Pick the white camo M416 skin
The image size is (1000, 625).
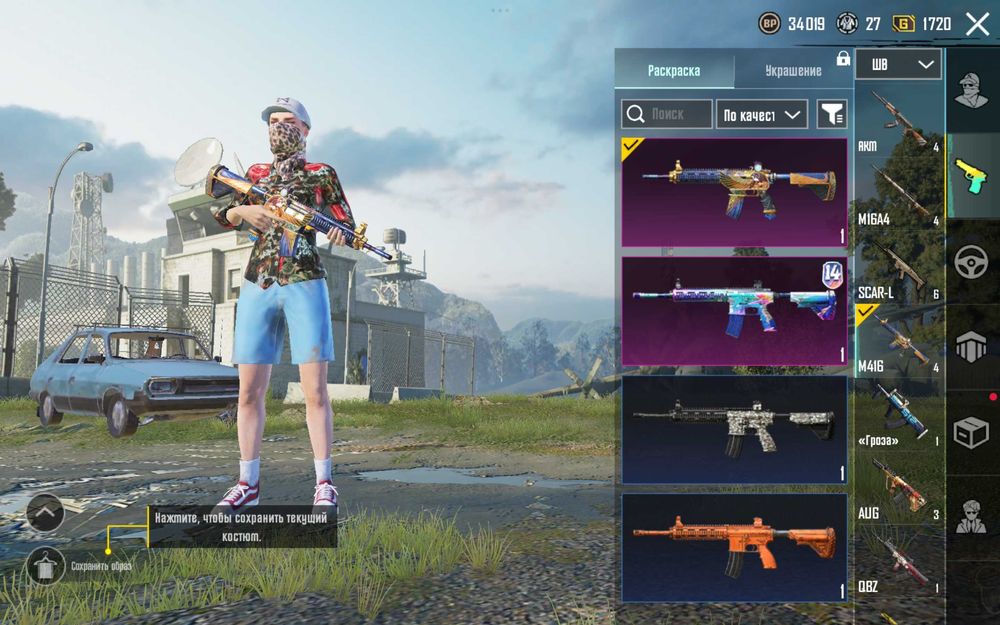coord(734,429)
